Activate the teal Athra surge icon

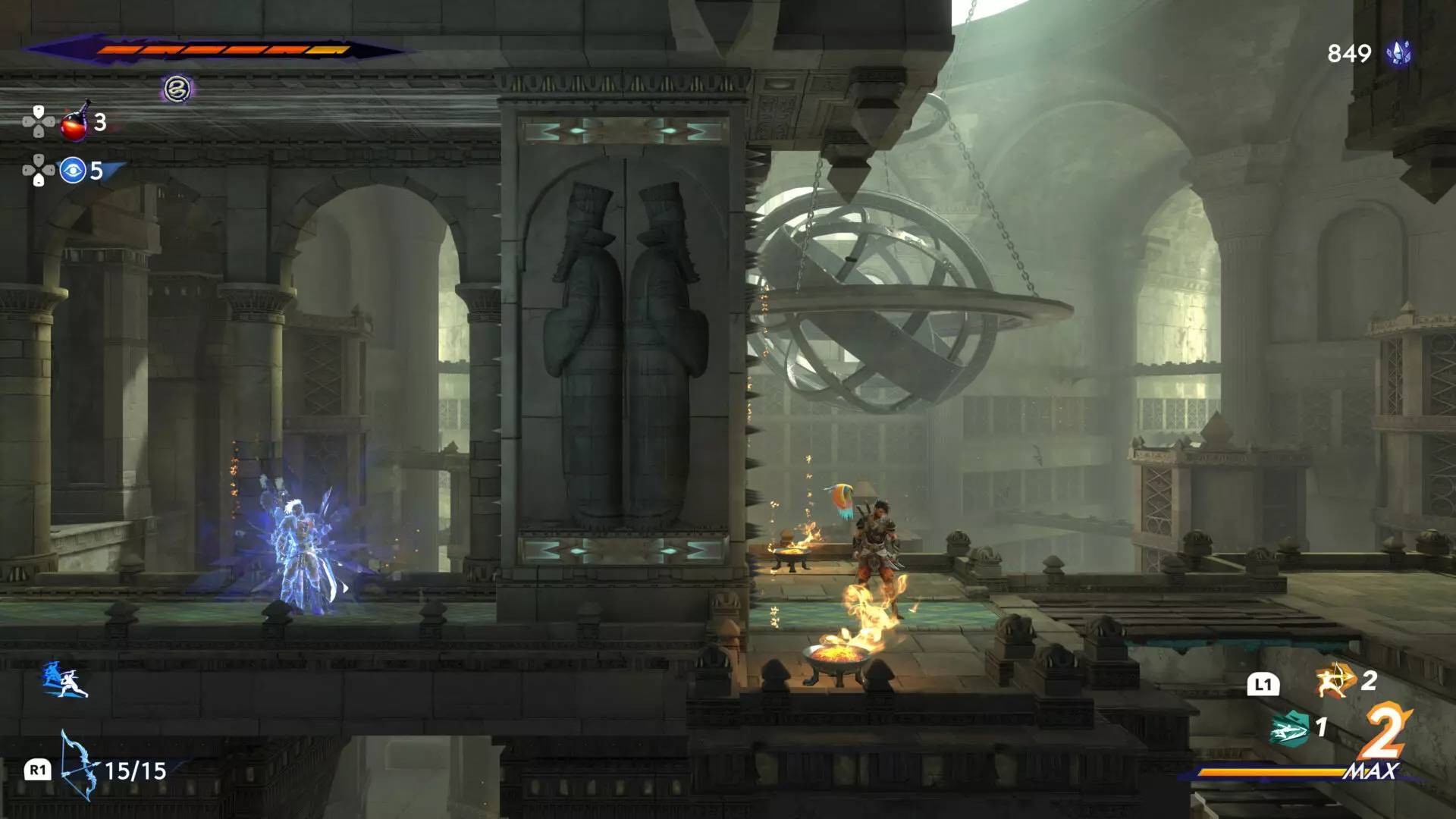pyautogui.click(x=1290, y=729)
